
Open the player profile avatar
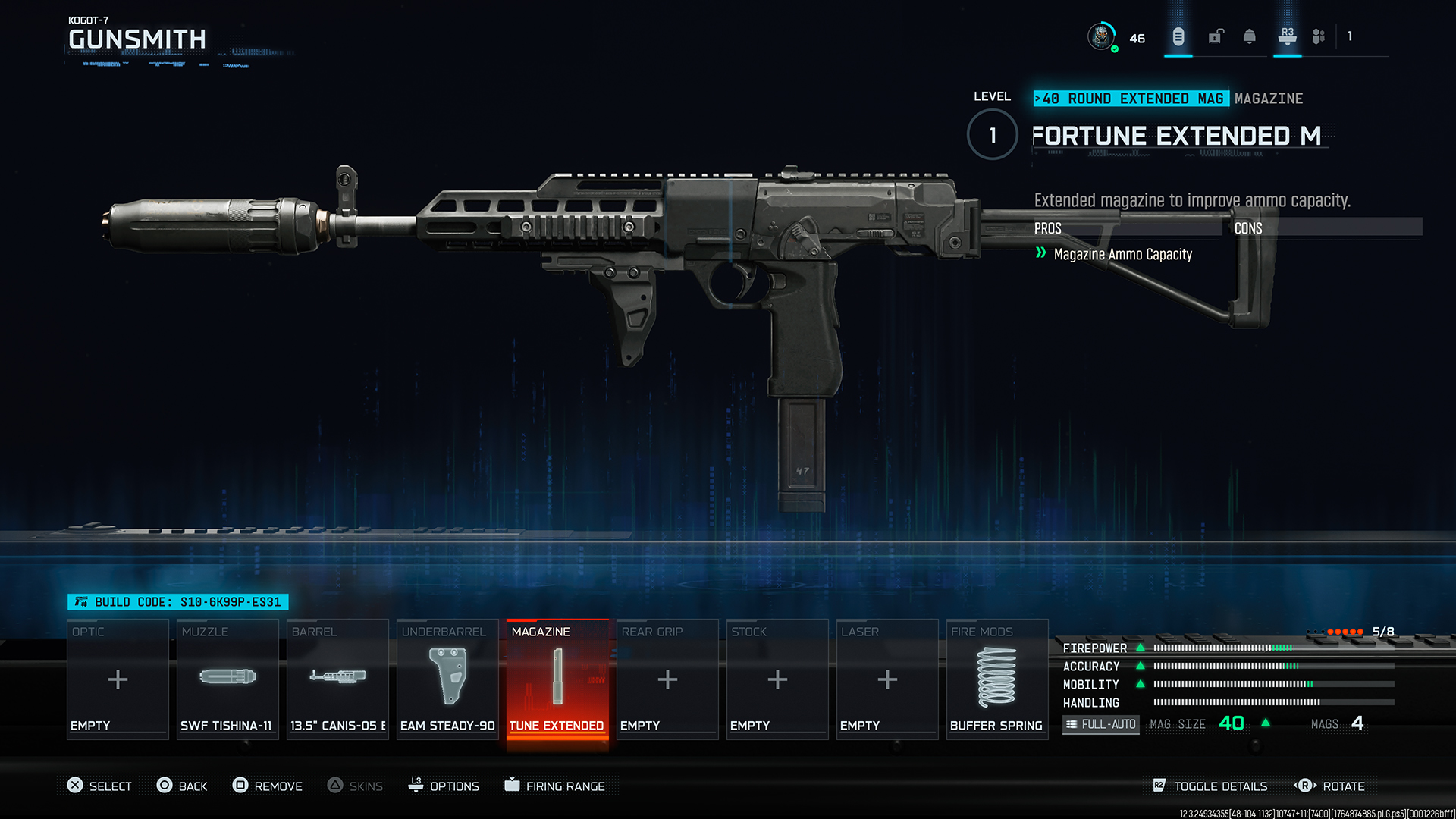pos(1101,36)
